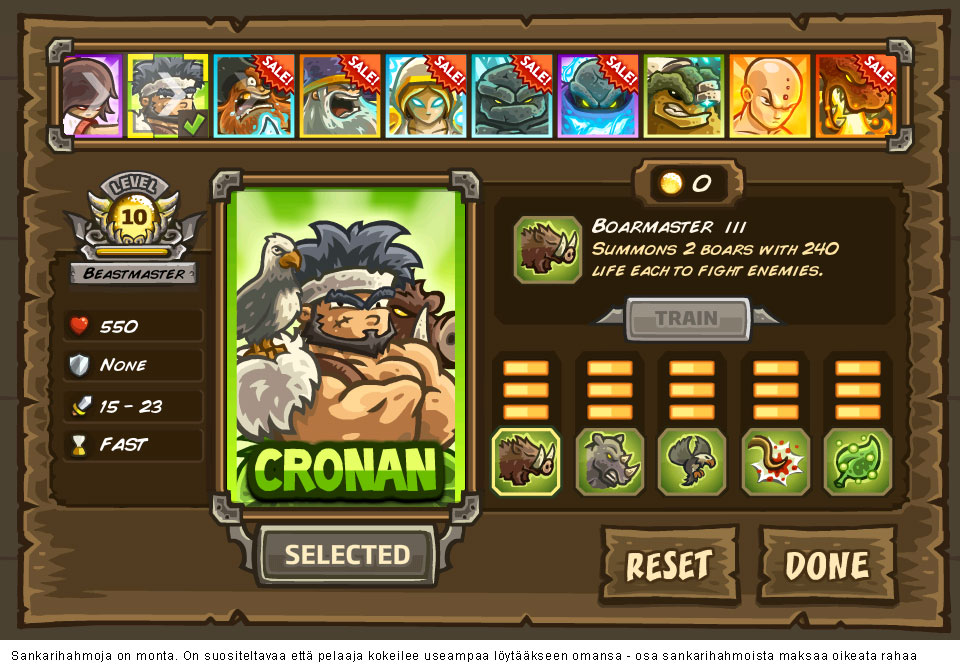Pick the whip strike skill icon
Image resolution: width=960 pixels, height=670 pixels.
click(x=775, y=461)
